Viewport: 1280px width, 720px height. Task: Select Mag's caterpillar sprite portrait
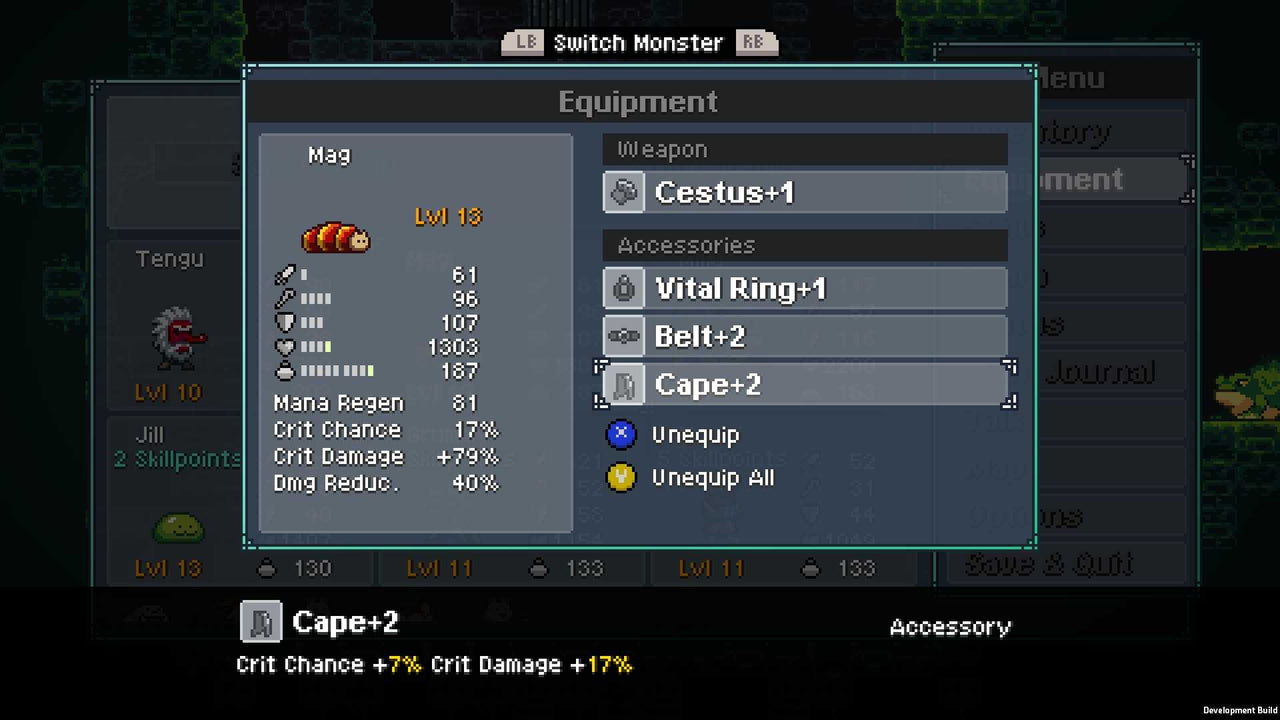[336, 237]
